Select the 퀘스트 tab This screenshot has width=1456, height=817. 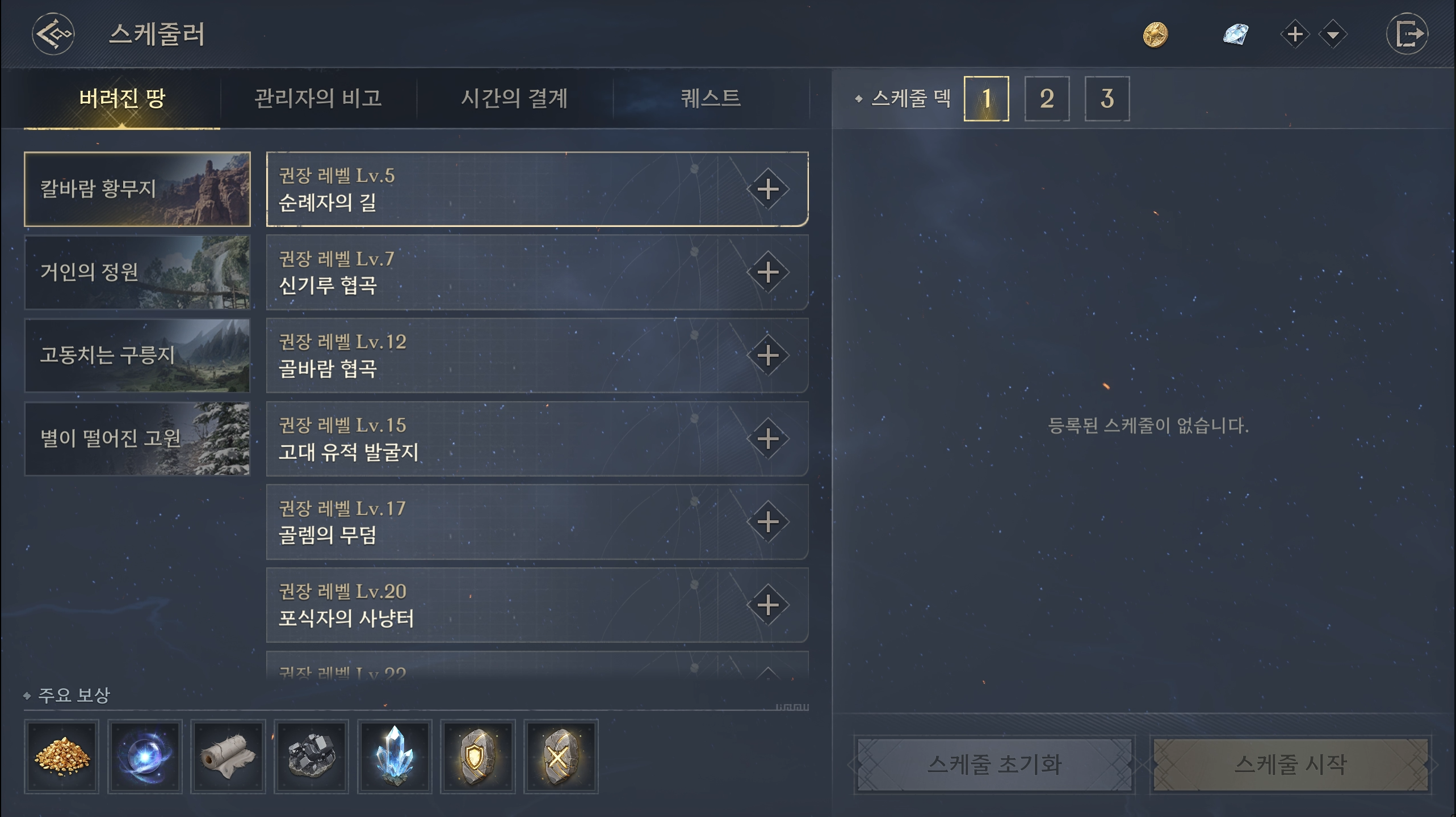pos(711,98)
